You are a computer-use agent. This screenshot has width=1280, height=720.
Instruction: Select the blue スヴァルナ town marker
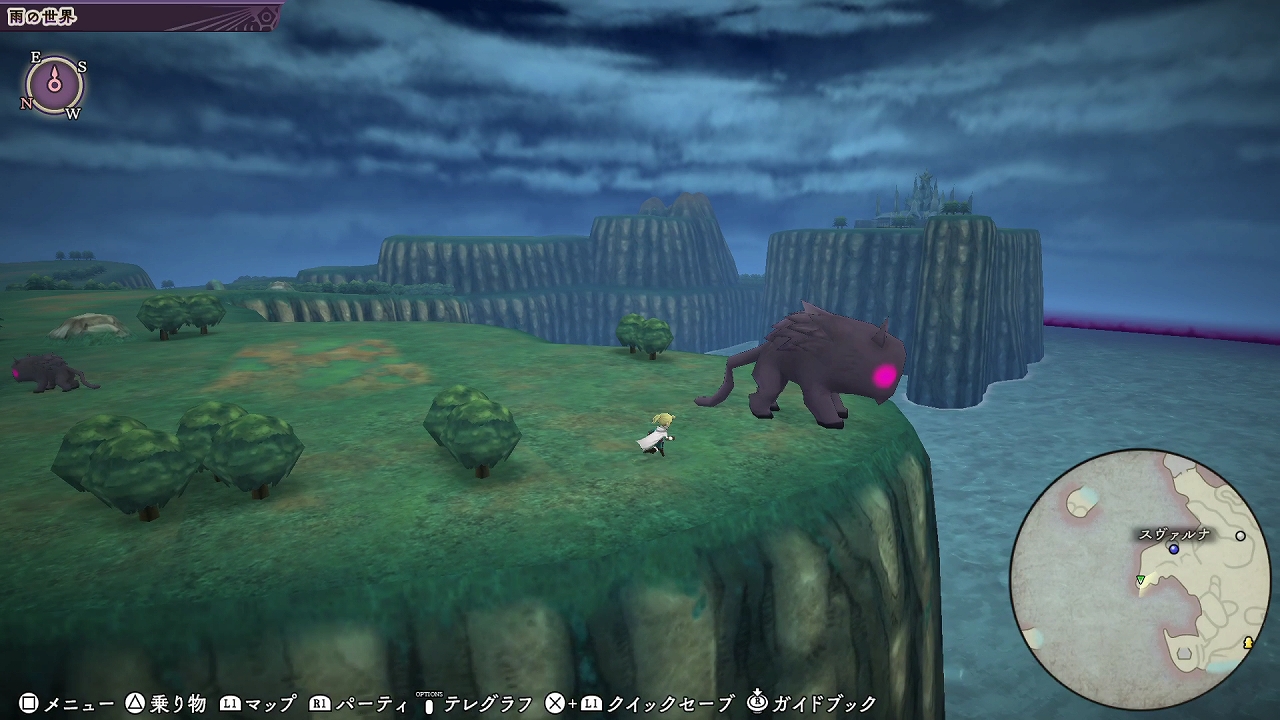pos(1174,549)
